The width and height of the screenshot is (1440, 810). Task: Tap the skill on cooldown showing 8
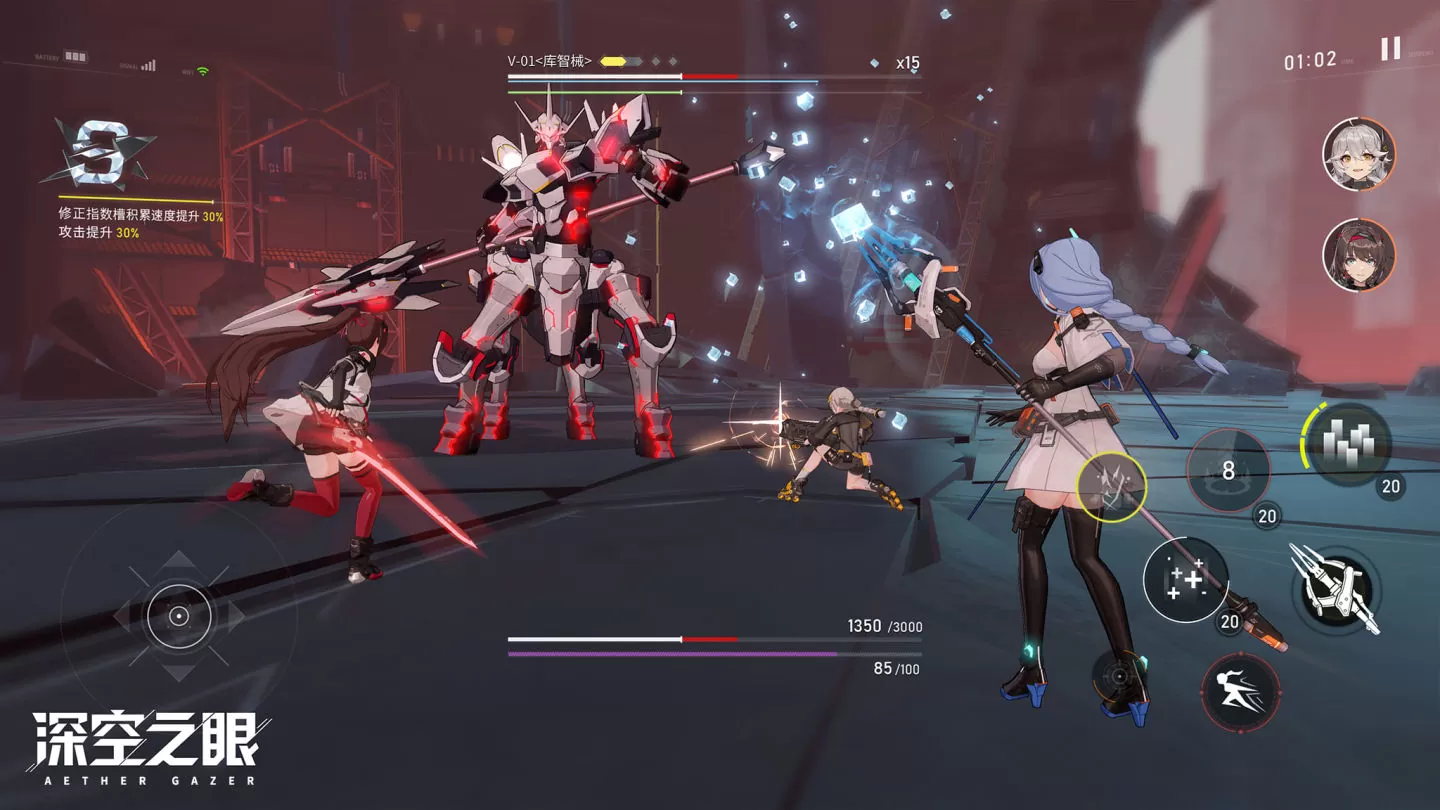coord(1228,470)
